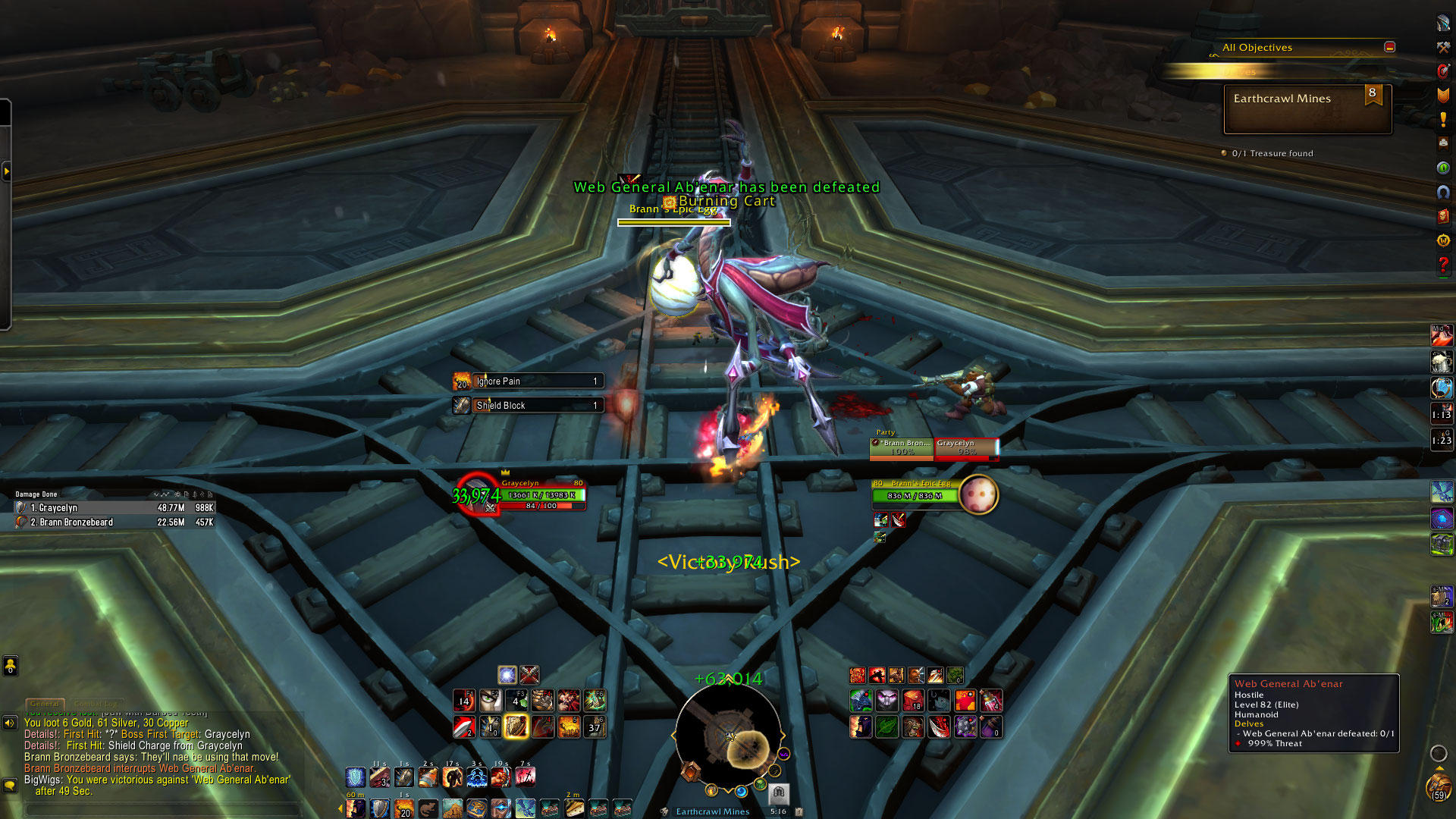Select Brann Bronzebeard row in damage meter
Viewport: 1456px width, 819px height.
115,522
